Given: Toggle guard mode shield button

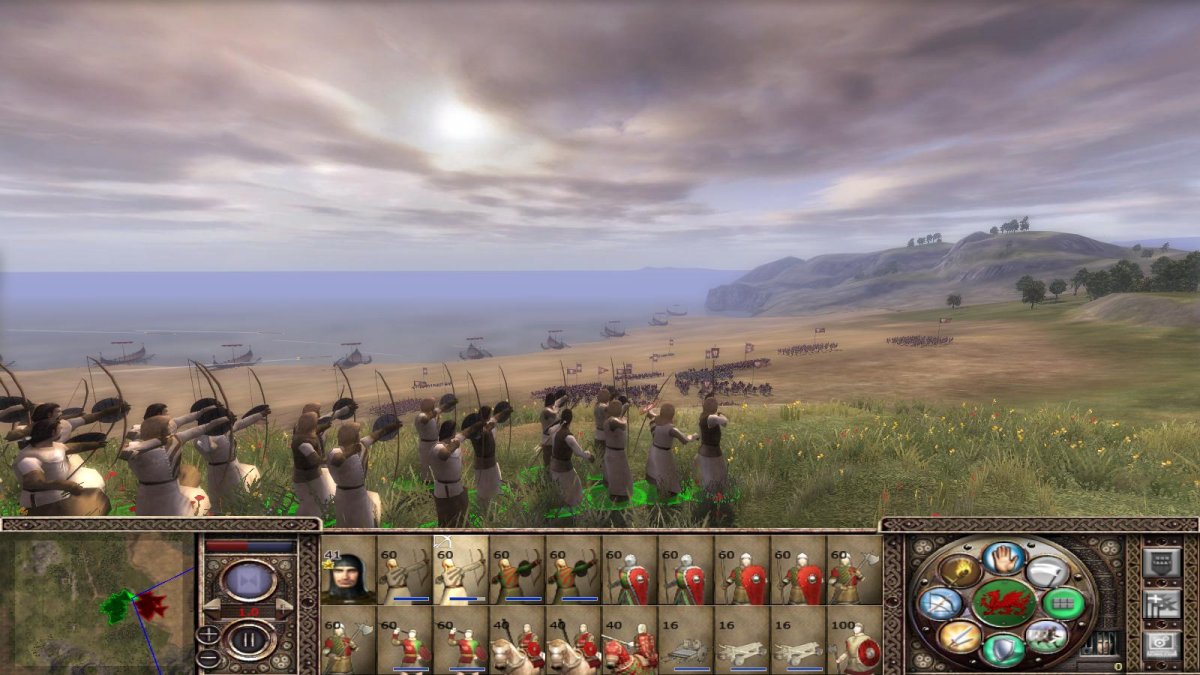Looking at the screenshot, I should pyautogui.click(x=1003, y=649).
